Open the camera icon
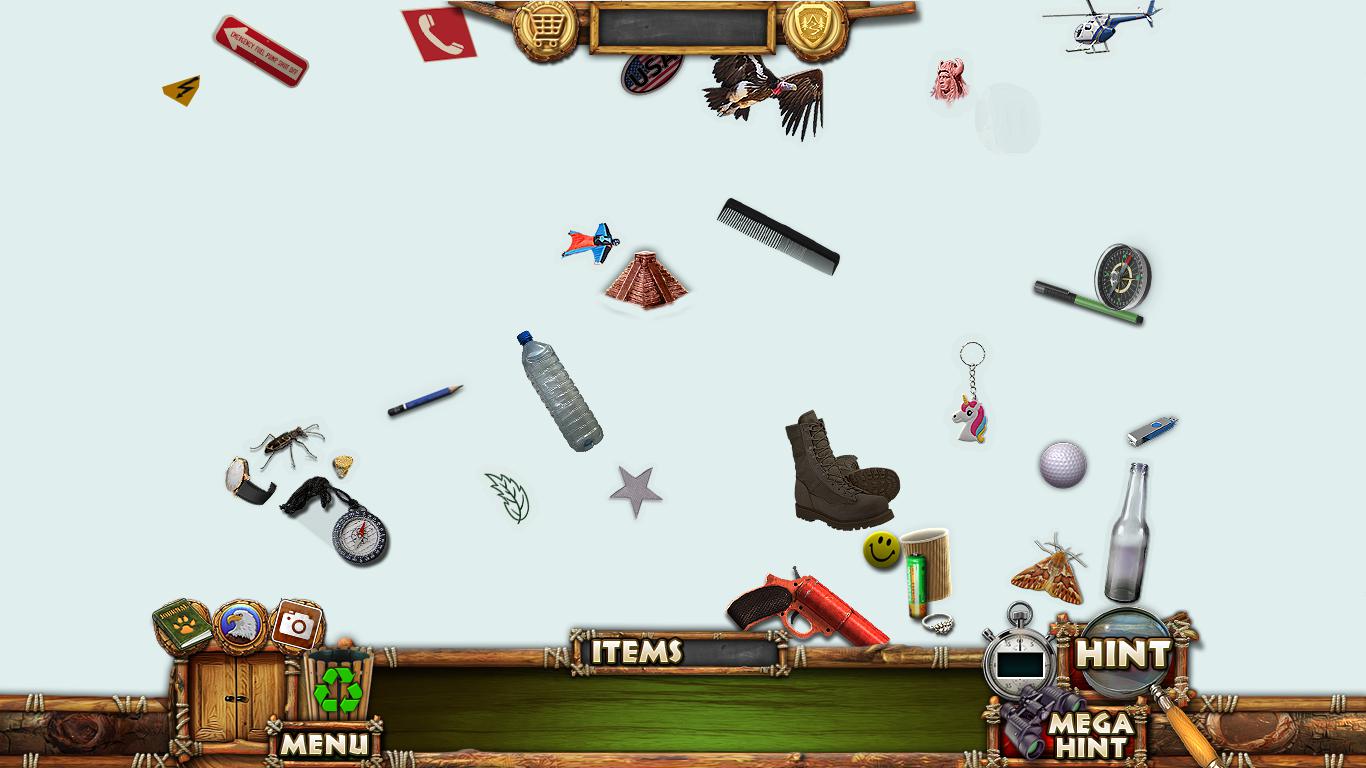Viewport: 1366px width, 768px height. pyautogui.click(x=296, y=626)
